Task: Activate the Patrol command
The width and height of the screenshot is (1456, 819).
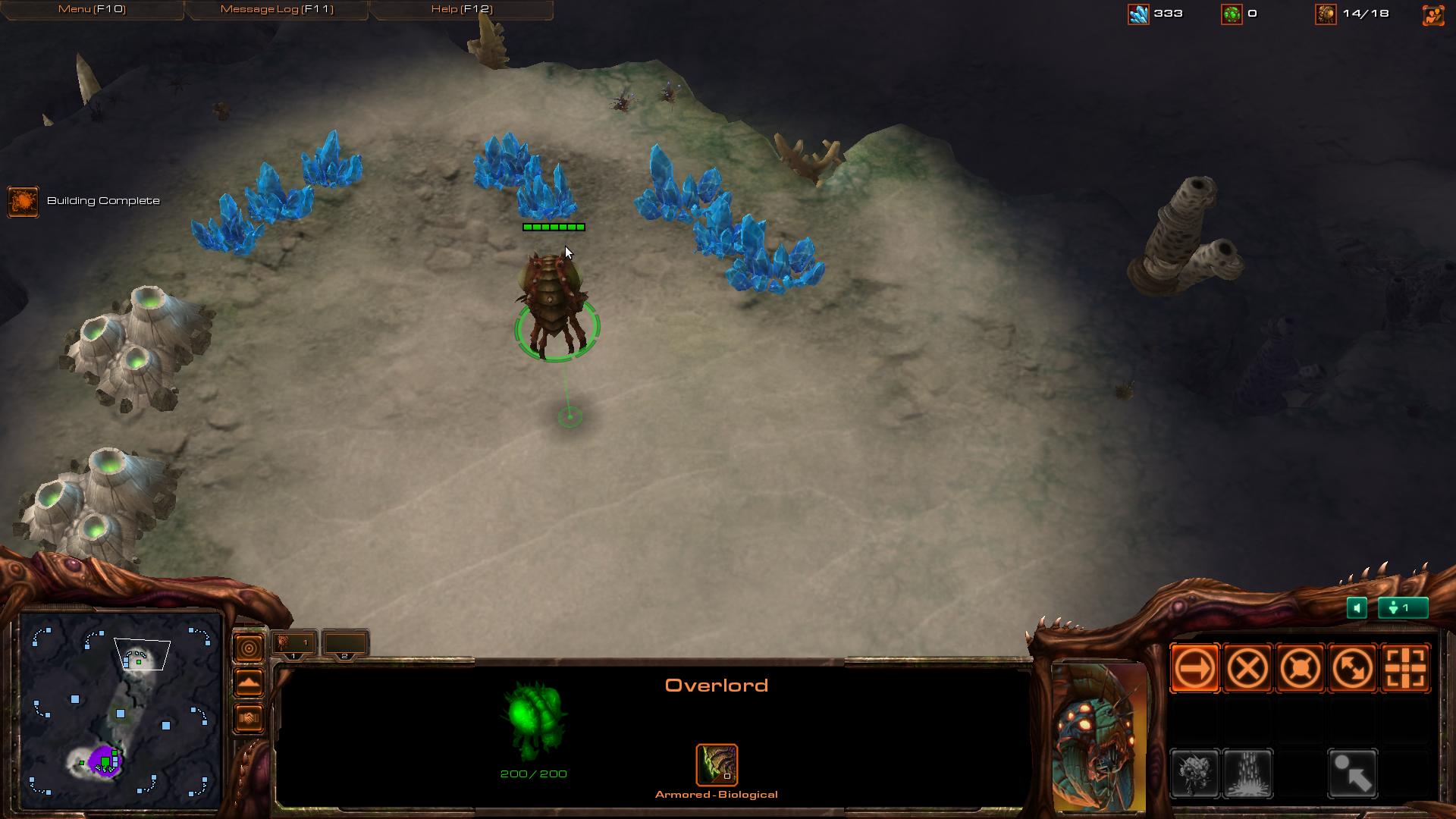Action: [1352, 668]
